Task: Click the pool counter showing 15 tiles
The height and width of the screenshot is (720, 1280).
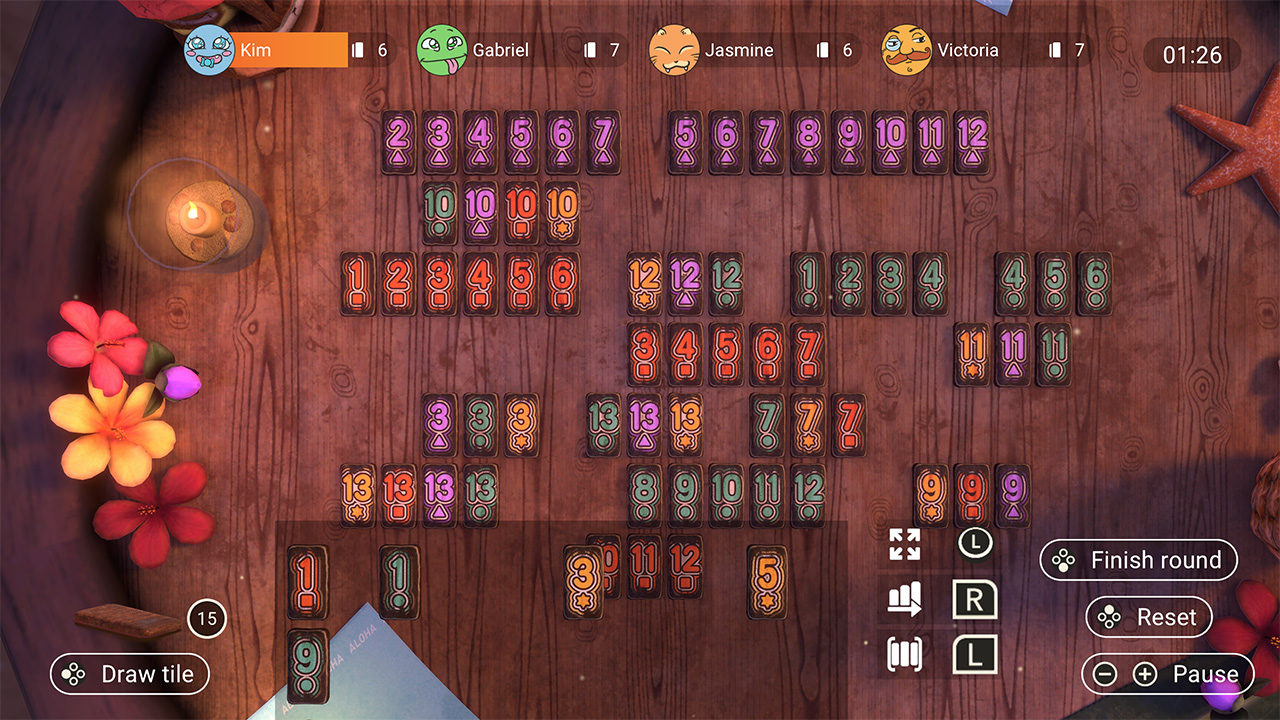Action: [207, 619]
